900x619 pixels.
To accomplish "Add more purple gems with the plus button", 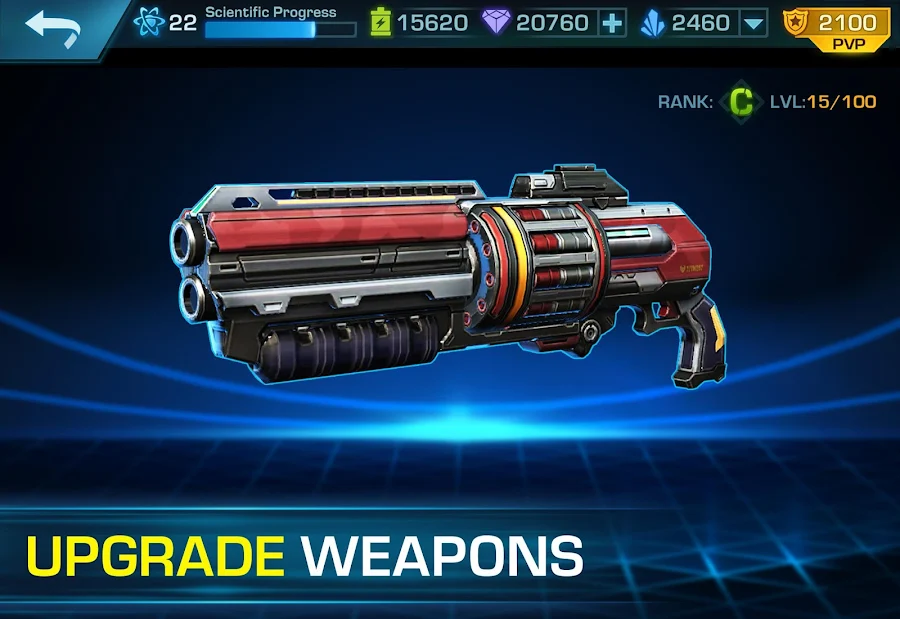I will 613,22.
